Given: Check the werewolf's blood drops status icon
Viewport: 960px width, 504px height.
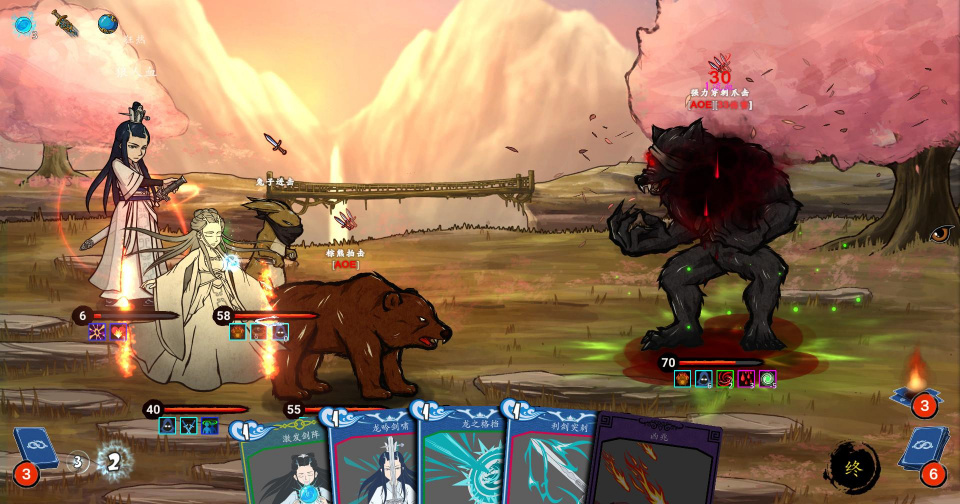Looking at the screenshot, I should coord(746,378).
